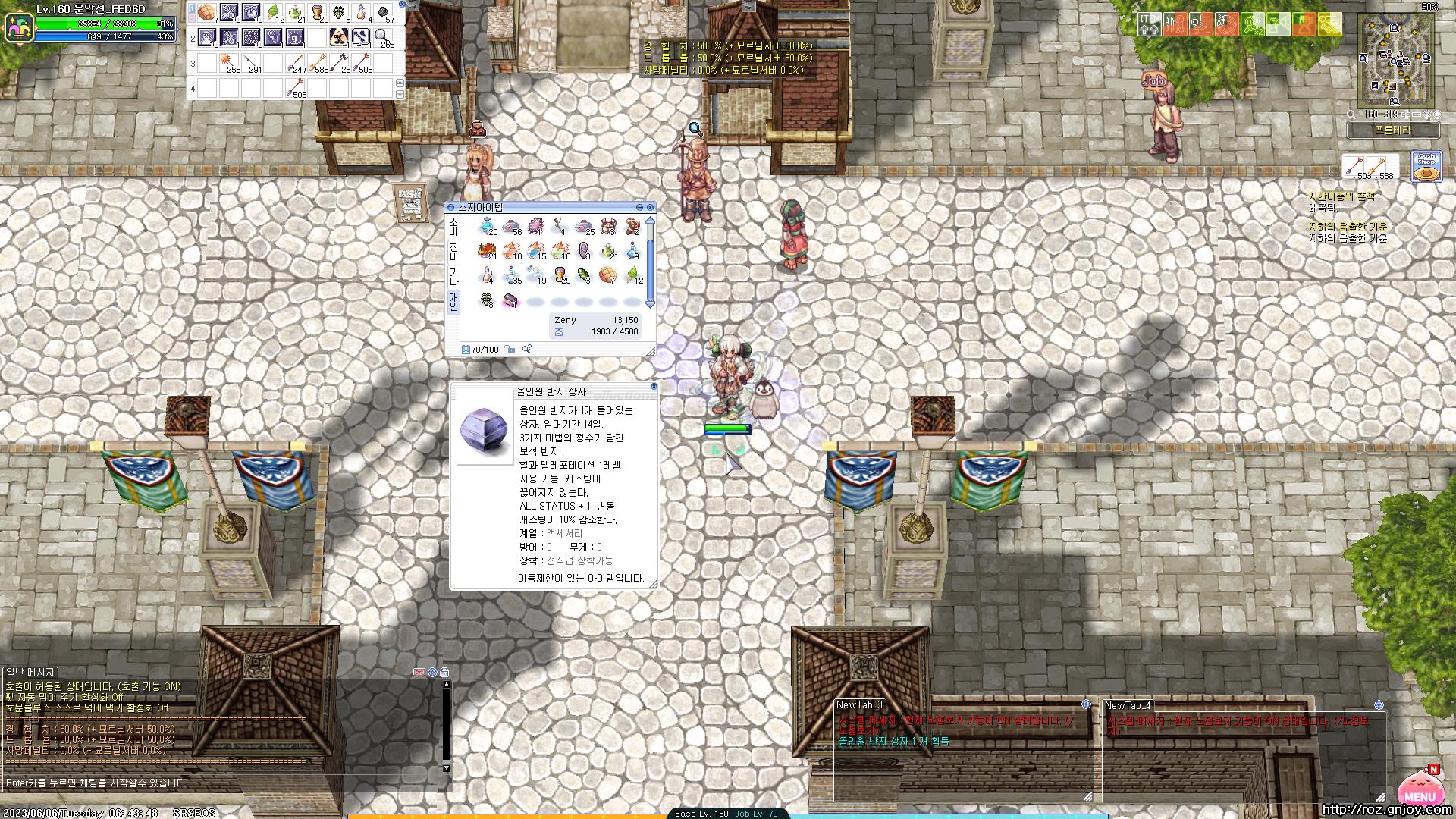Image resolution: width=1456 pixels, height=819 pixels.
Task: Use the melon bread in hotbar row one
Action: click(207, 13)
